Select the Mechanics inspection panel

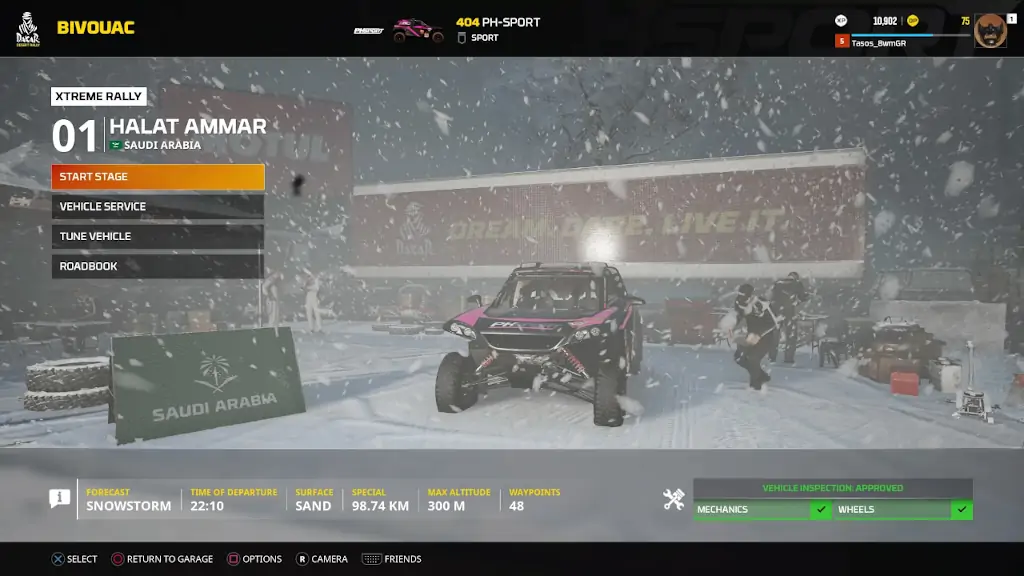coord(764,510)
